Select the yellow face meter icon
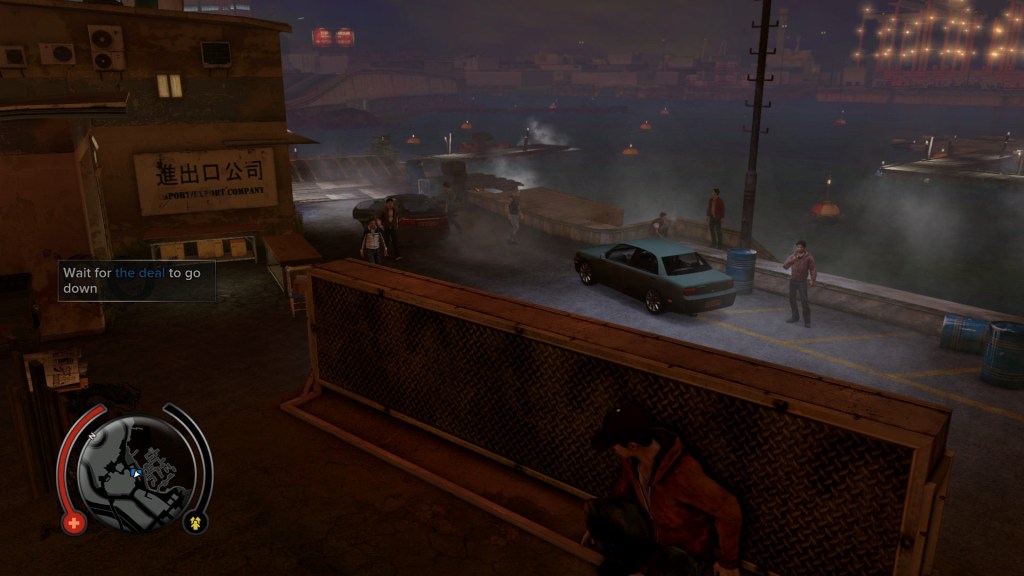1024x576 pixels. [x=194, y=522]
